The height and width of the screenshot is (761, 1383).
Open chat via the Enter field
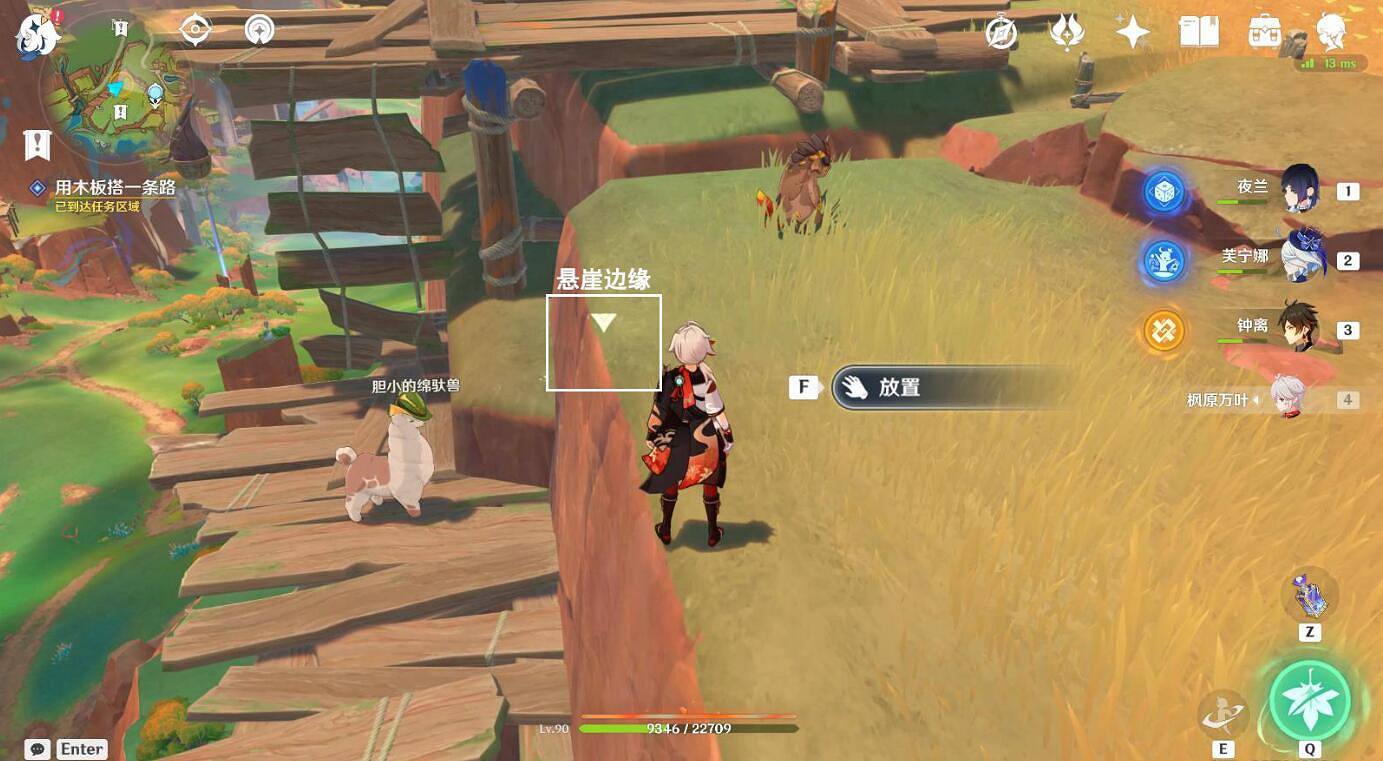tap(60, 748)
